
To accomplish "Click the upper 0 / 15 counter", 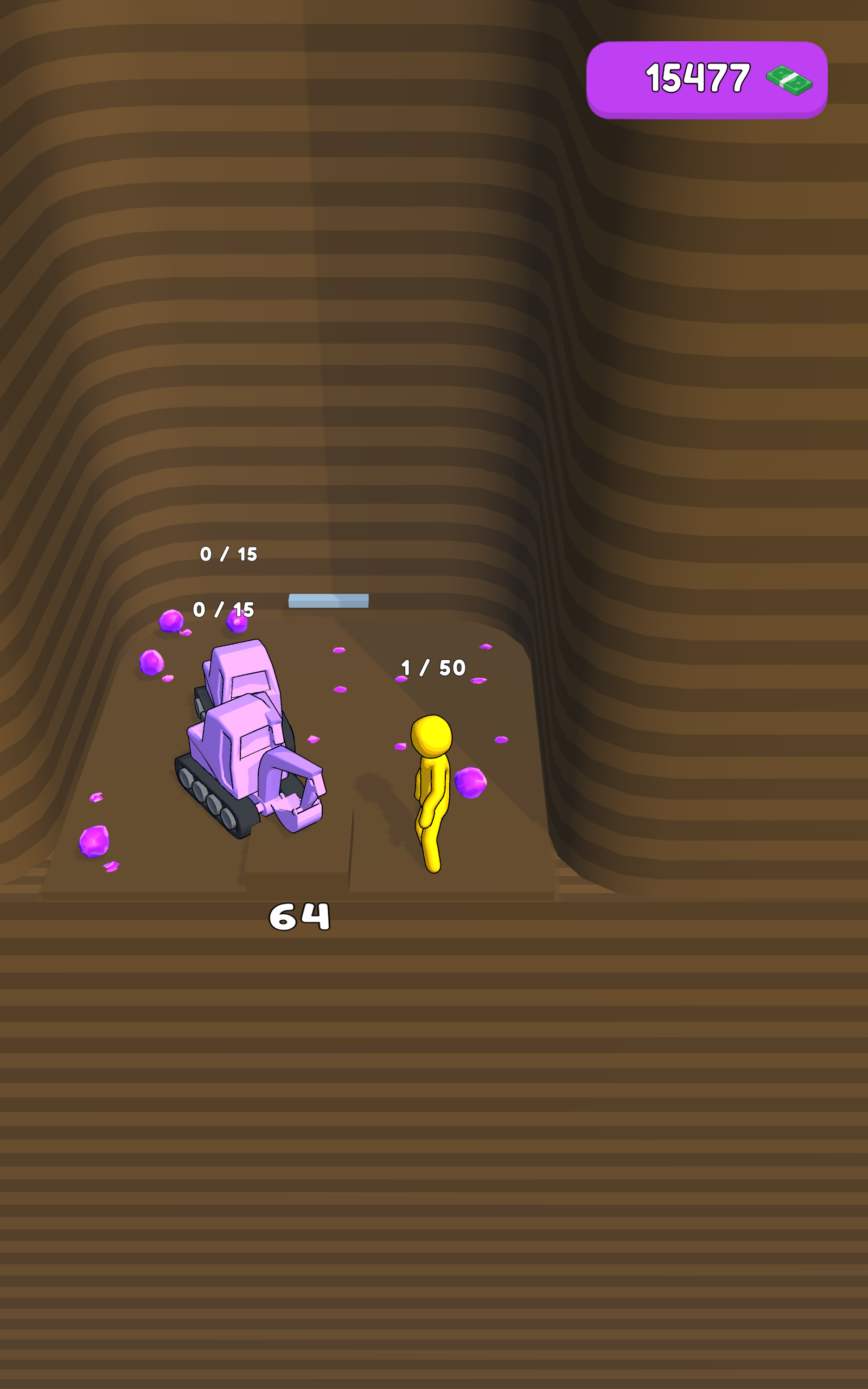I will pyautogui.click(x=228, y=554).
